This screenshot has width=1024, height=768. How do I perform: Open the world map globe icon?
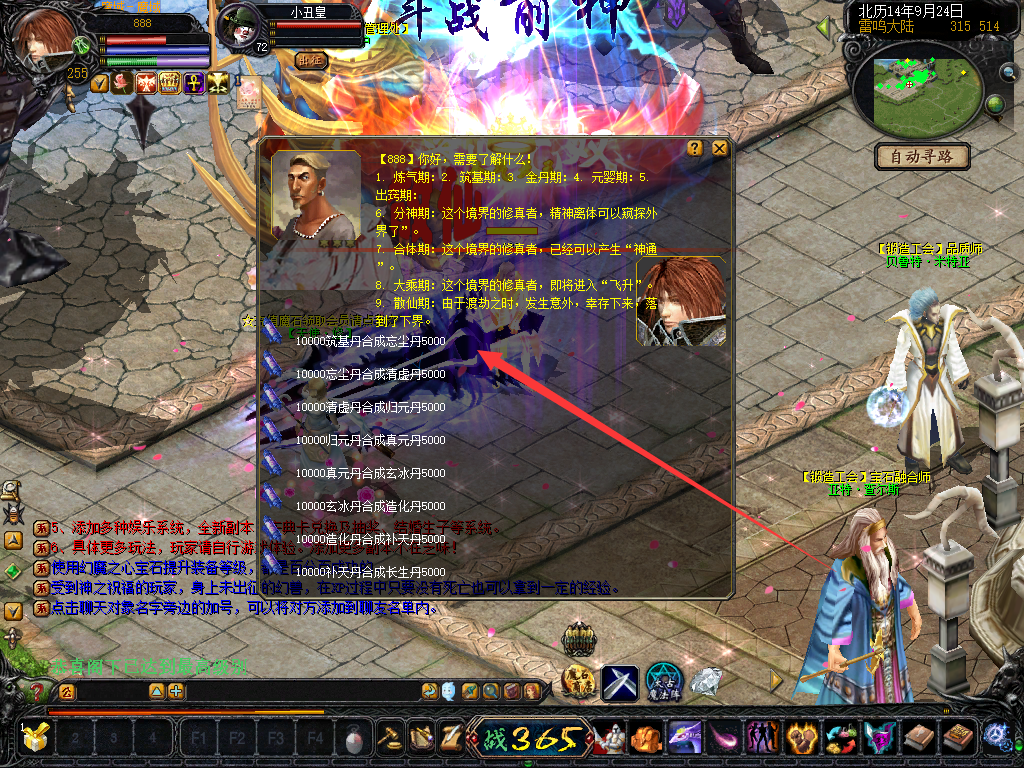click(995, 104)
